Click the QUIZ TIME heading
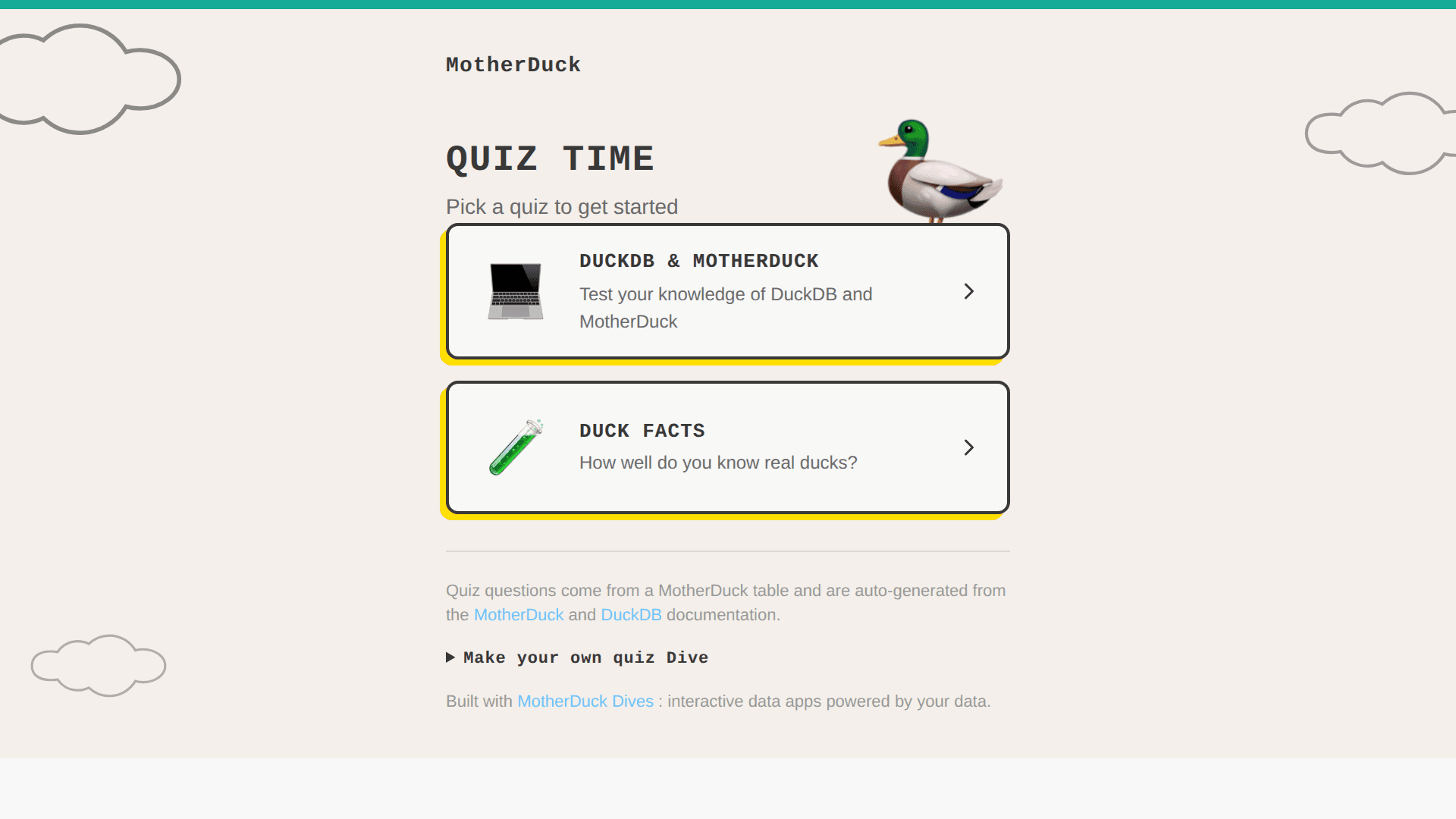The image size is (1456, 819). pos(549,158)
